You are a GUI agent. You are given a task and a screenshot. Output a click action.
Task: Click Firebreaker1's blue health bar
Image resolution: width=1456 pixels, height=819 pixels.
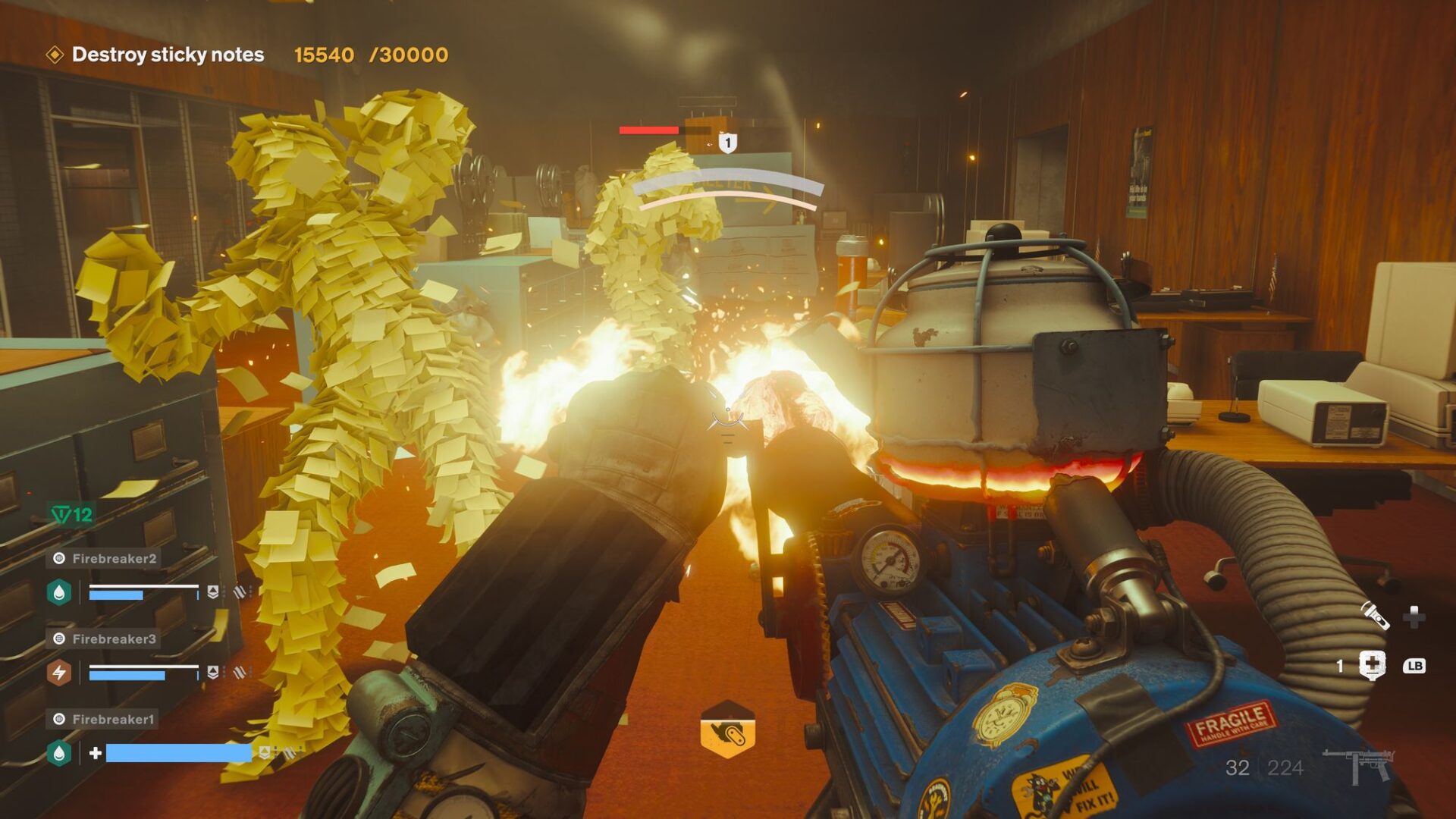(x=178, y=753)
